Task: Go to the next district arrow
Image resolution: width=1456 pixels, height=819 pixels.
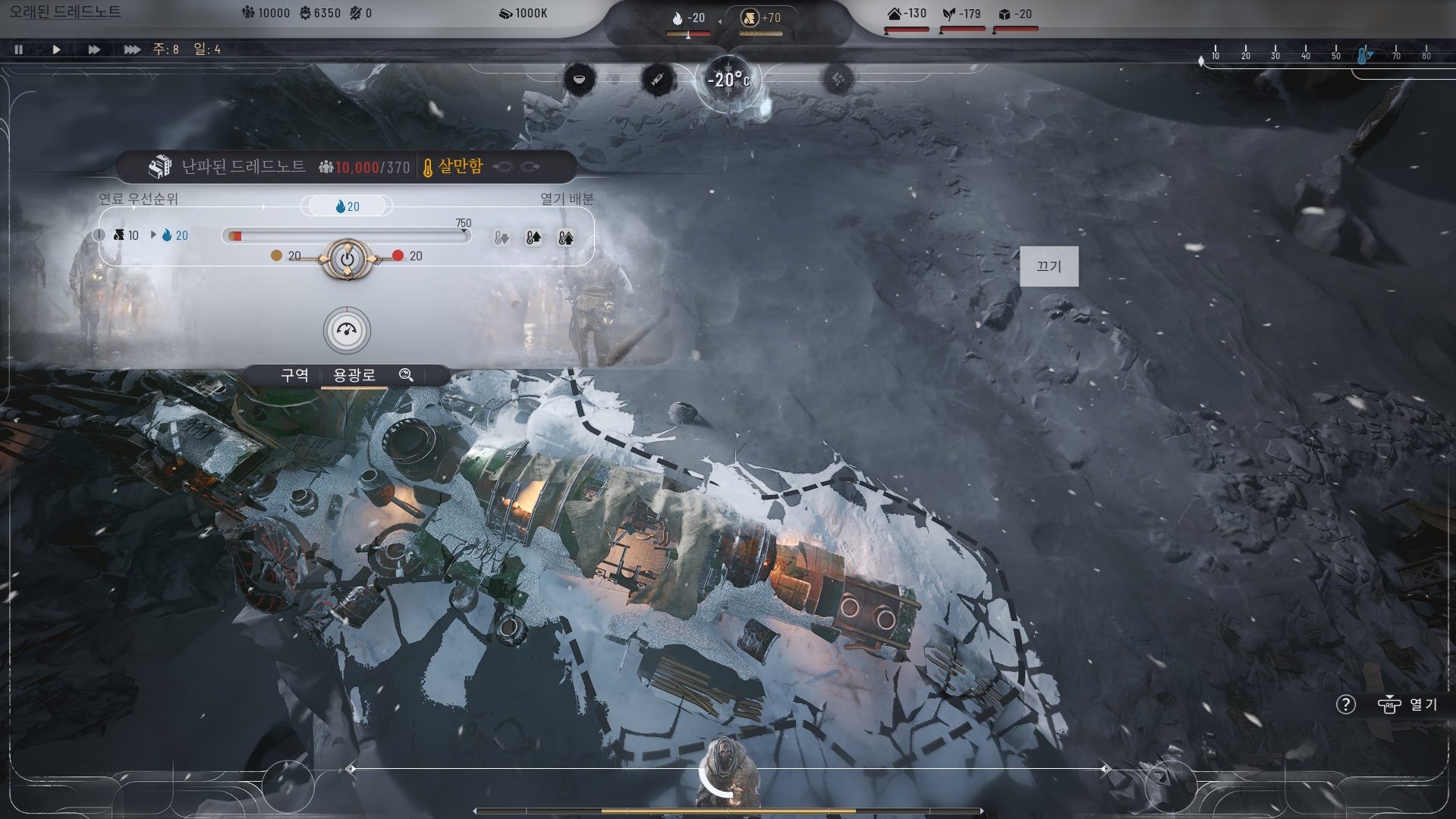Action: click(531, 167)
